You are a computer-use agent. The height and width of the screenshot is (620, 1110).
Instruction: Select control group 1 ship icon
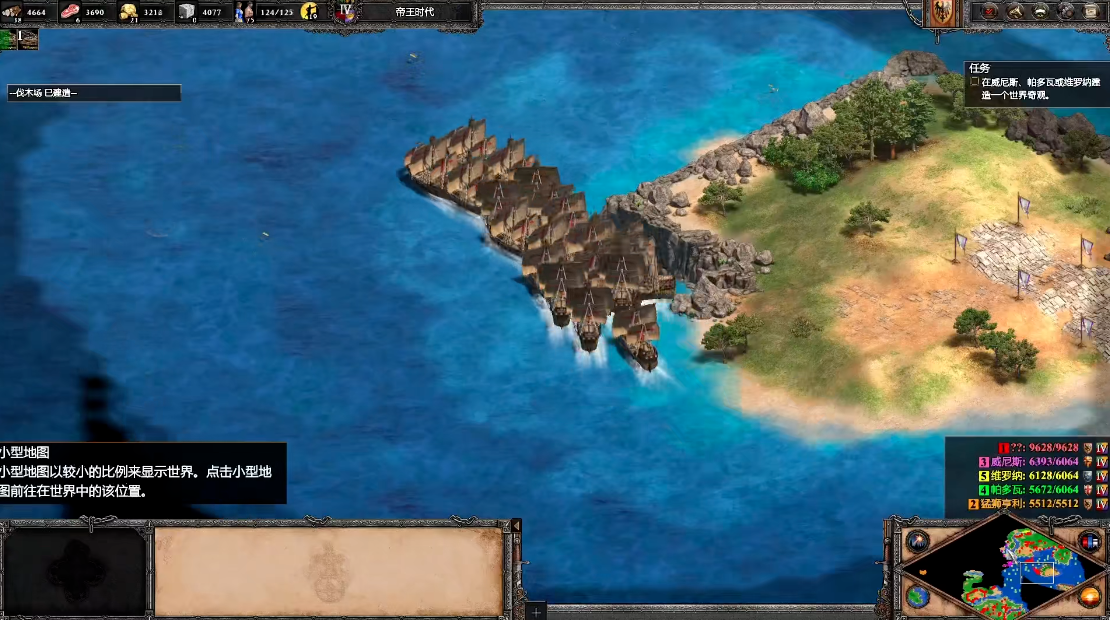27,39
